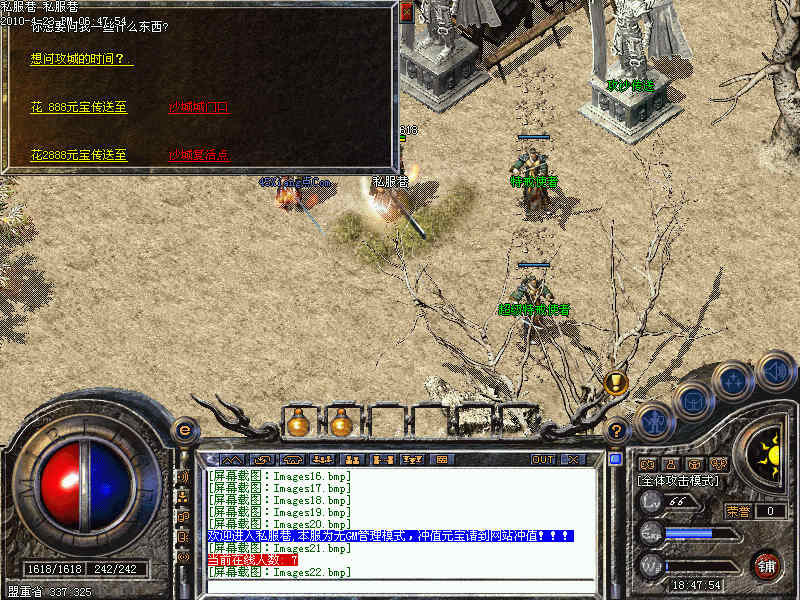This screenshot has width=800, height=600.
Task: Ask about the siege time (想问攻城的时间)
Action: (81, 59)
